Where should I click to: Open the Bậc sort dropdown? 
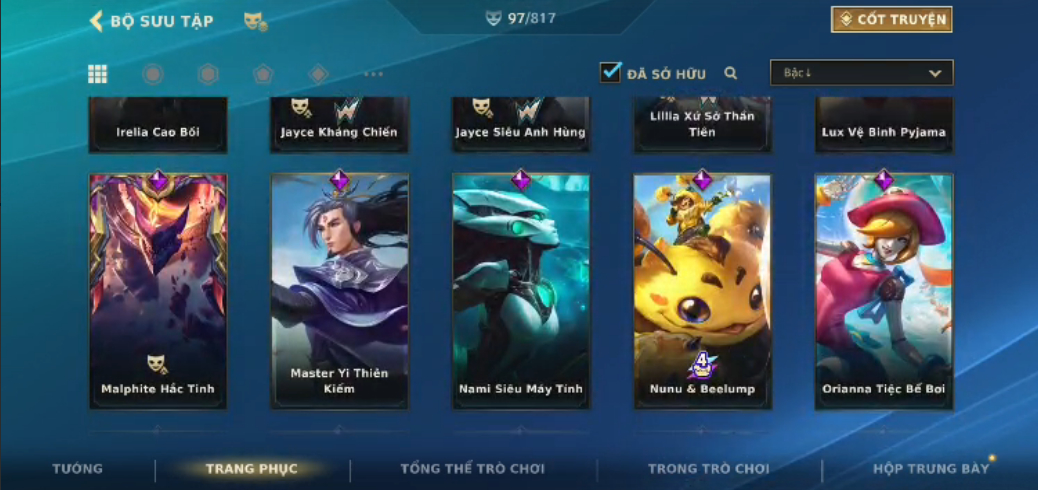861,73
